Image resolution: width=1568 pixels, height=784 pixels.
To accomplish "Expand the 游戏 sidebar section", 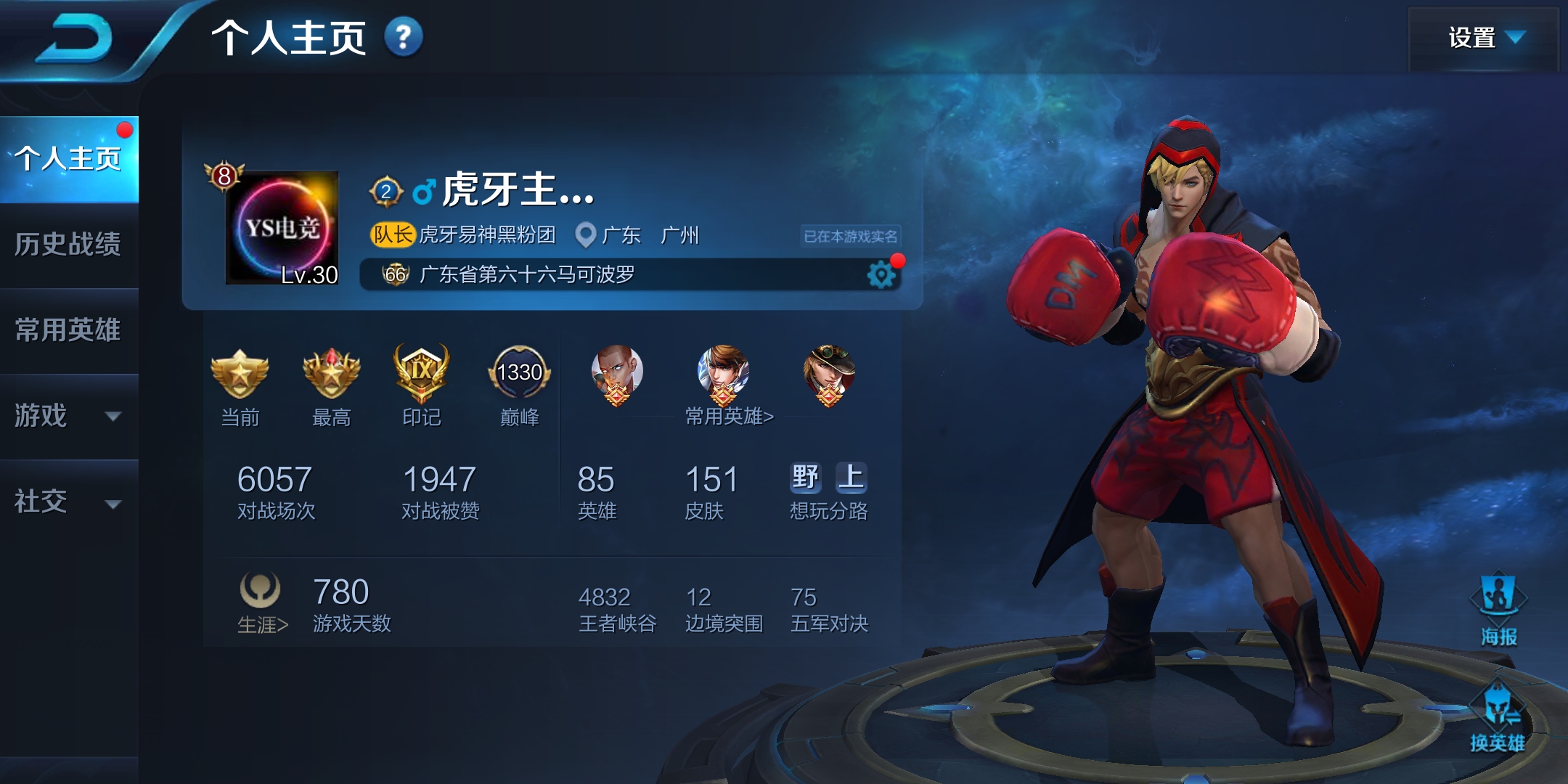I will point(69,416).
